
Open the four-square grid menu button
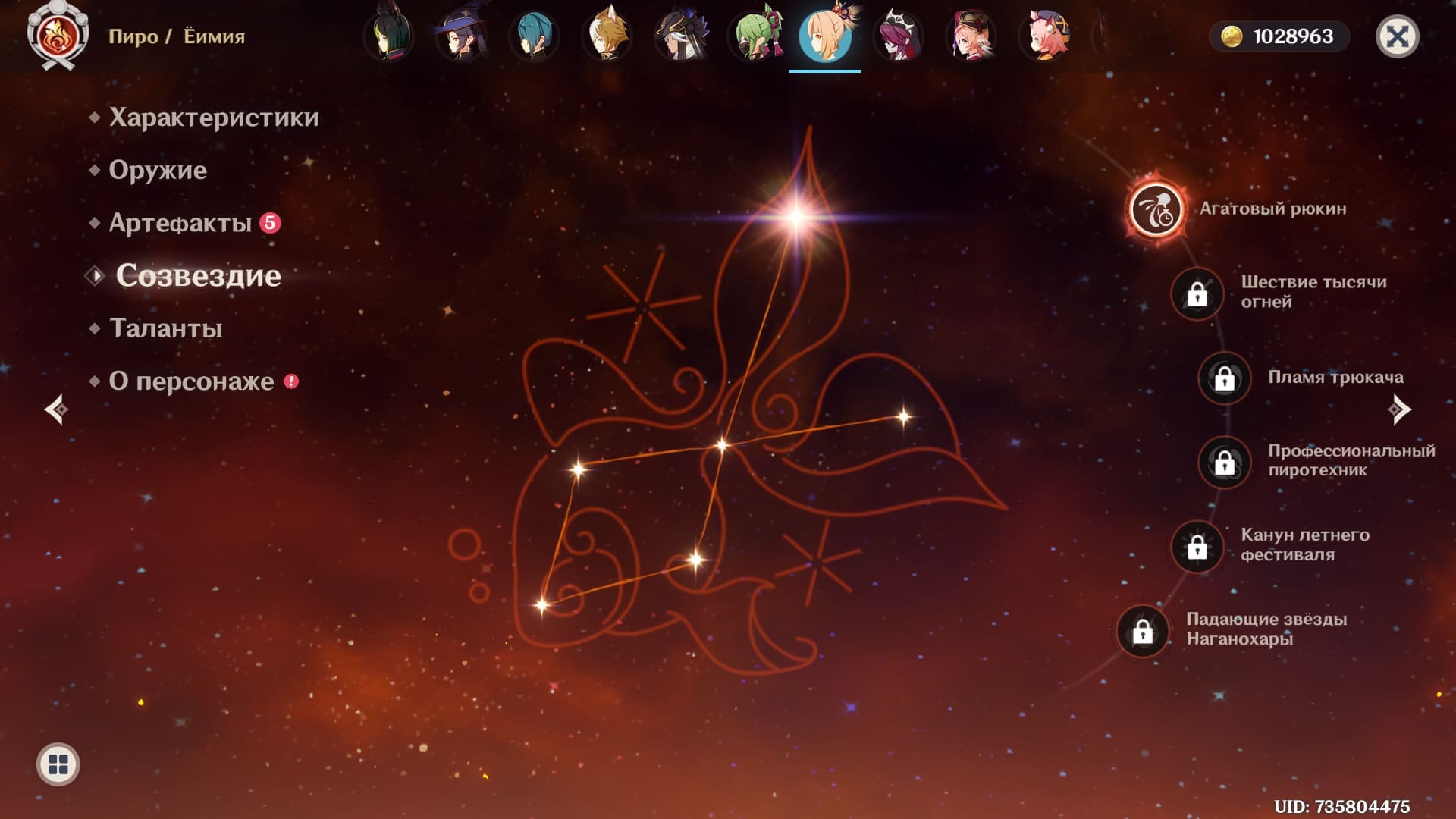tap(58, 764)
